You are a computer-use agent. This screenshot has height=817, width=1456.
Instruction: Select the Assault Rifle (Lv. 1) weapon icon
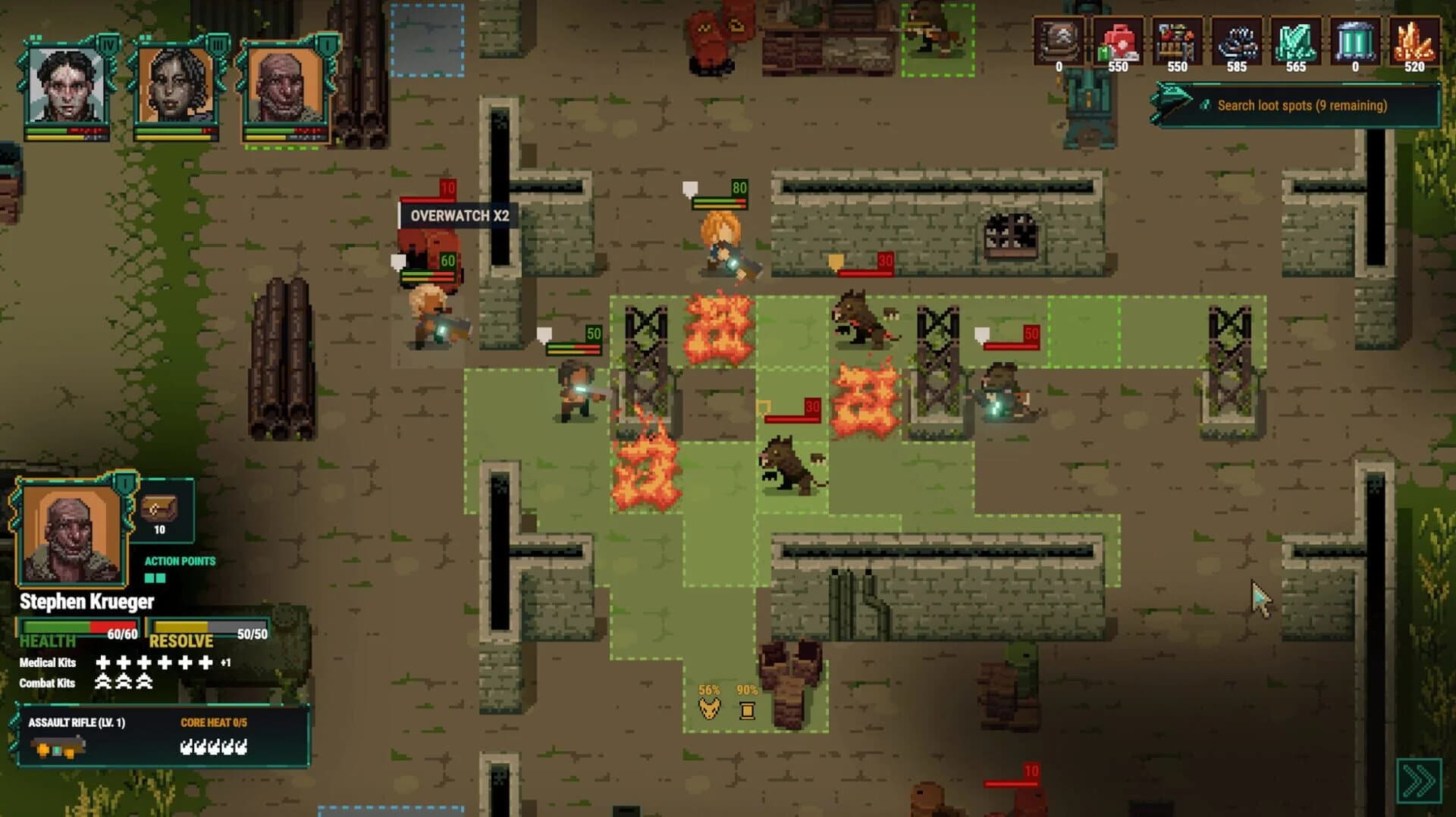point(57,747)
